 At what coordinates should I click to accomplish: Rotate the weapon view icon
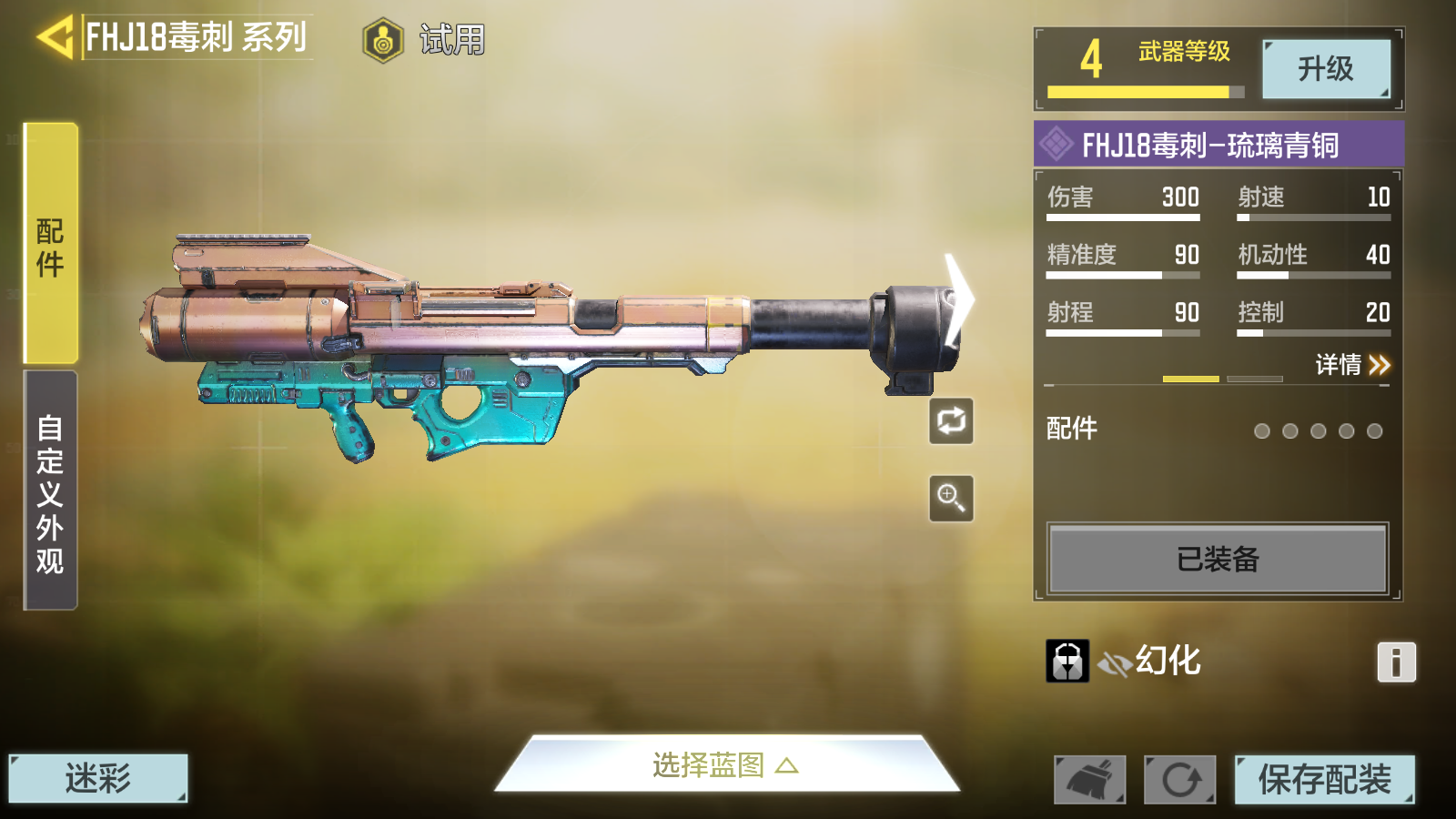951,421
